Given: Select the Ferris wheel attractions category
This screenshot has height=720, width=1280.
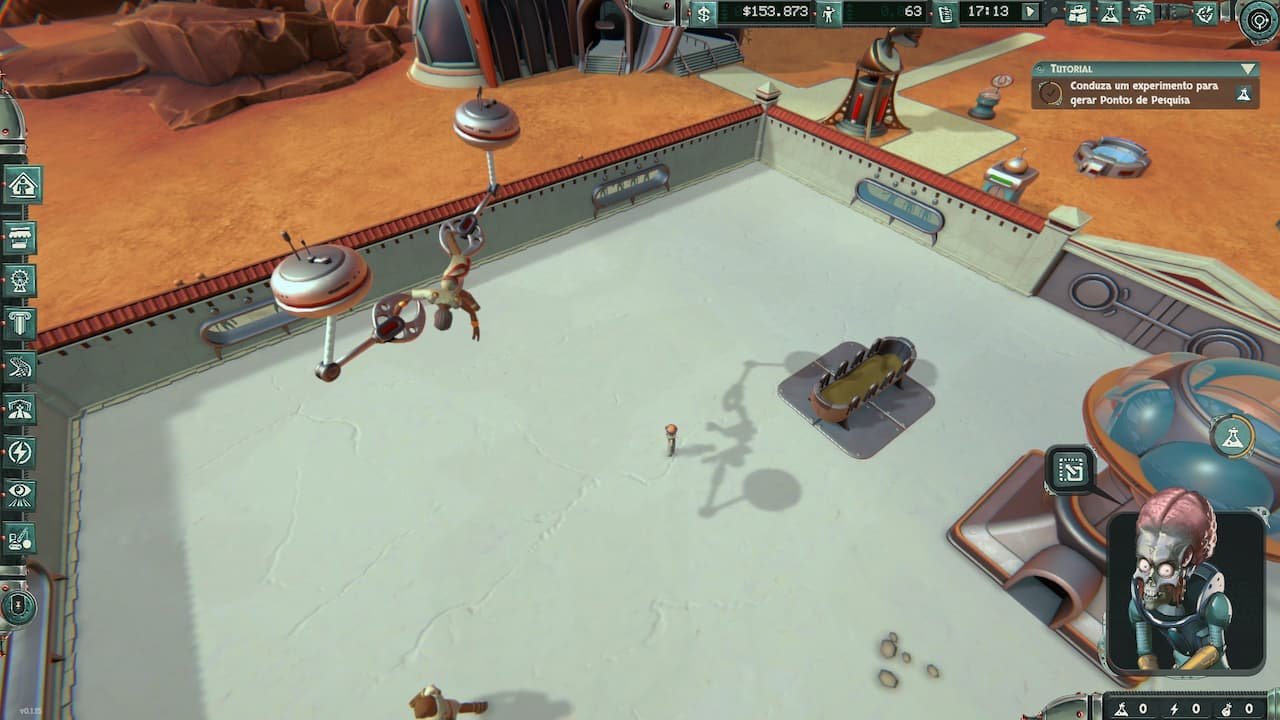Looking at the screenshot, I should (x=21, y=281).
